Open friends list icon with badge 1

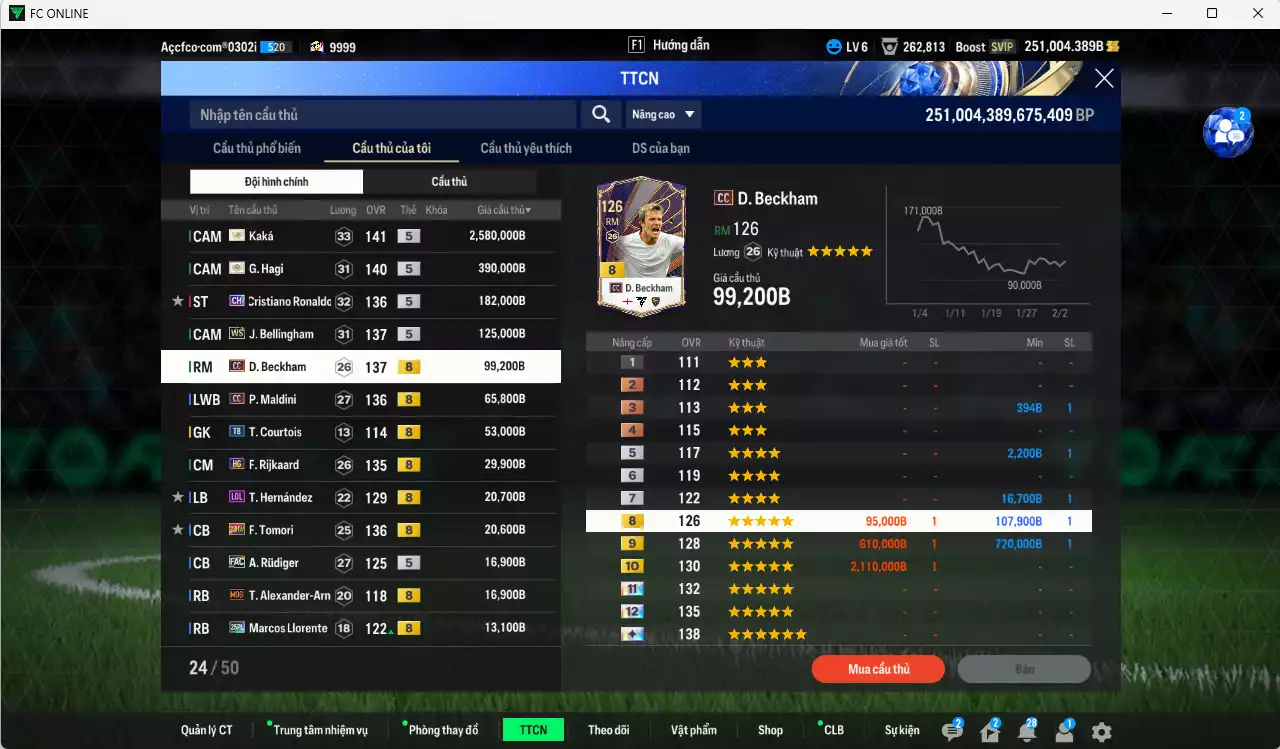[1064, 731]
